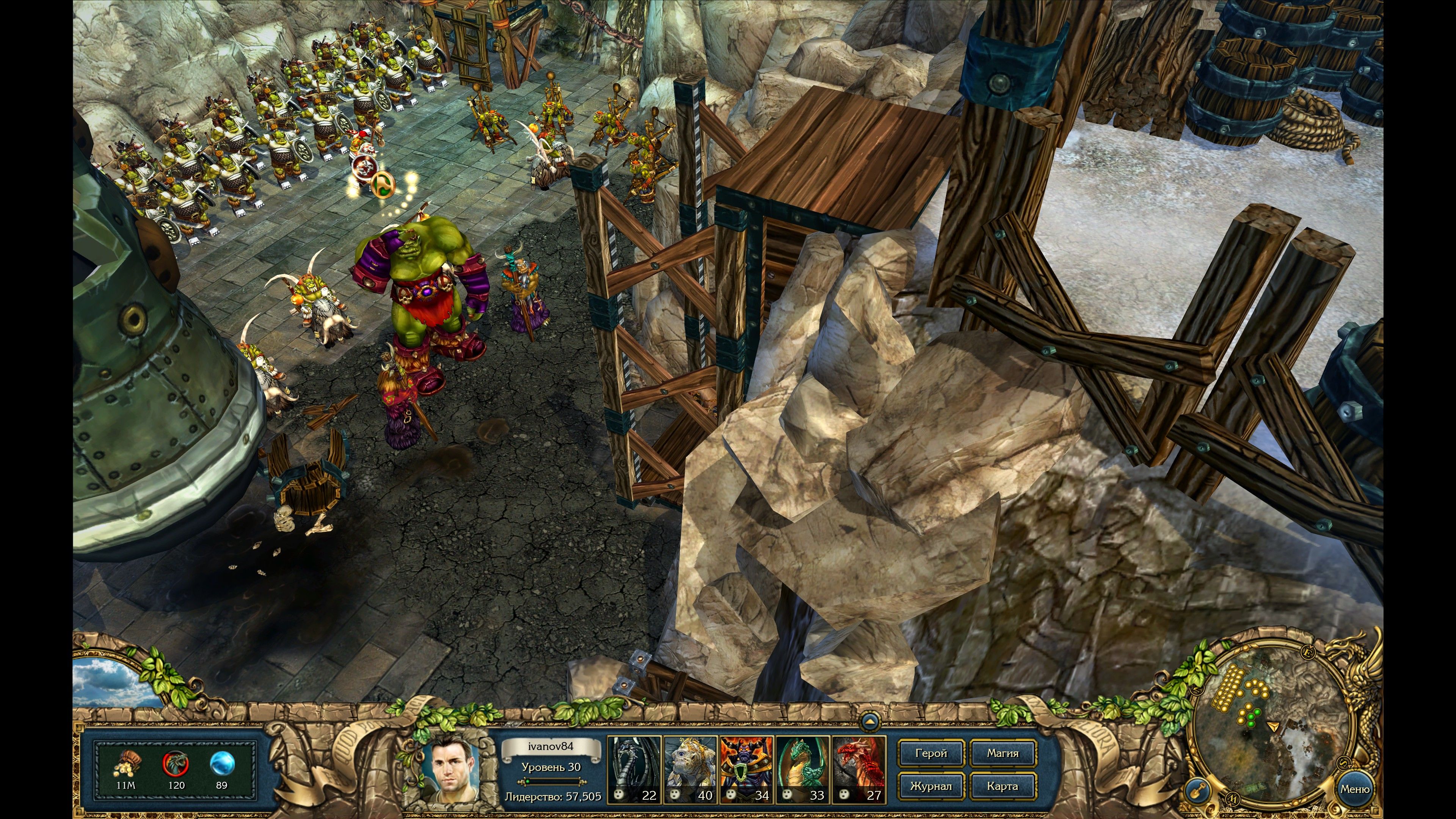
Task: Select the green dragon troop slot
Action: tap(802, 769)
